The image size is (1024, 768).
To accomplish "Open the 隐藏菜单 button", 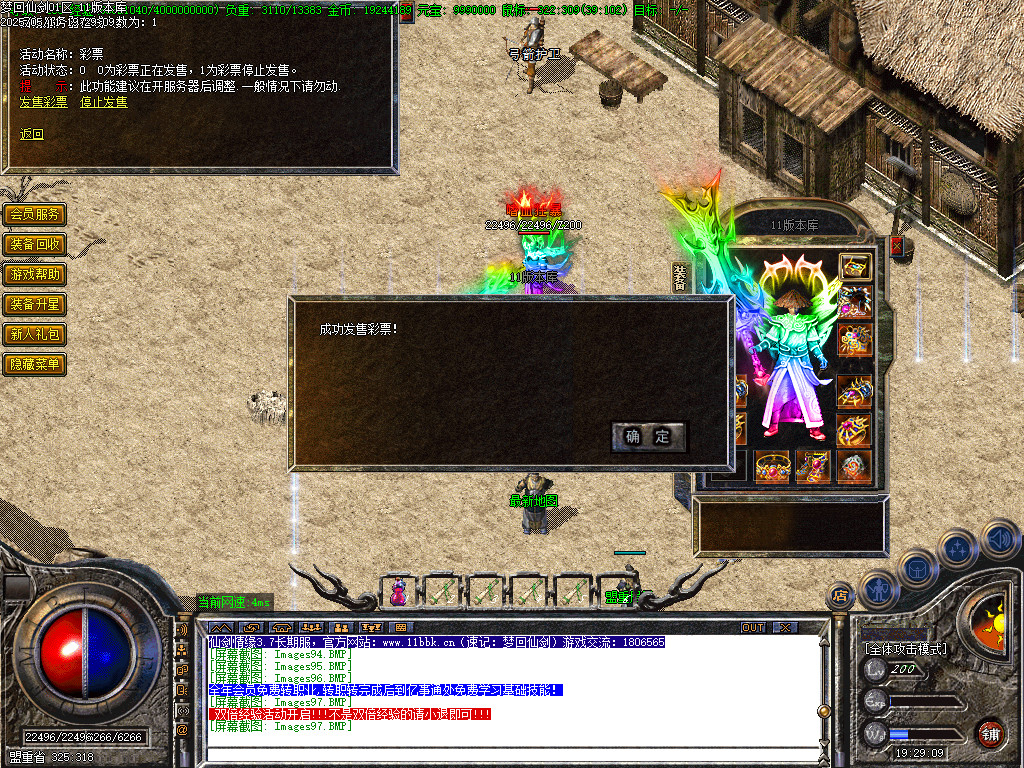I will [35, 364].
